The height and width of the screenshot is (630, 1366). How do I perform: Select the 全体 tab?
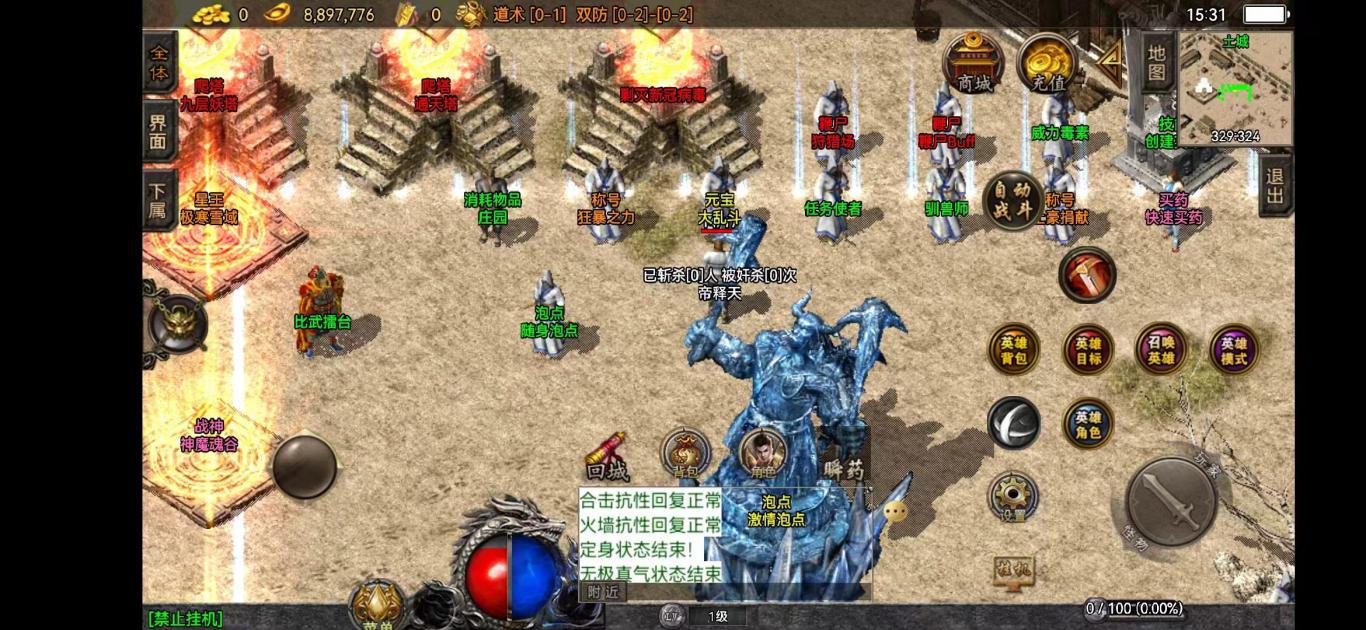(159, 62)
